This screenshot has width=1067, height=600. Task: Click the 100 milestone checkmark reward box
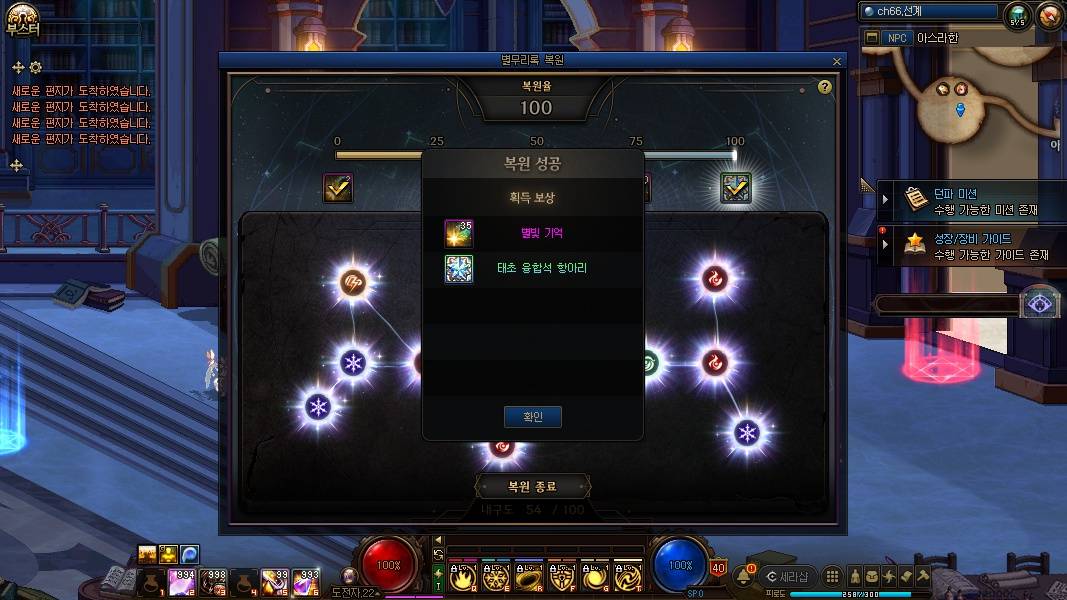pos(737,188)
